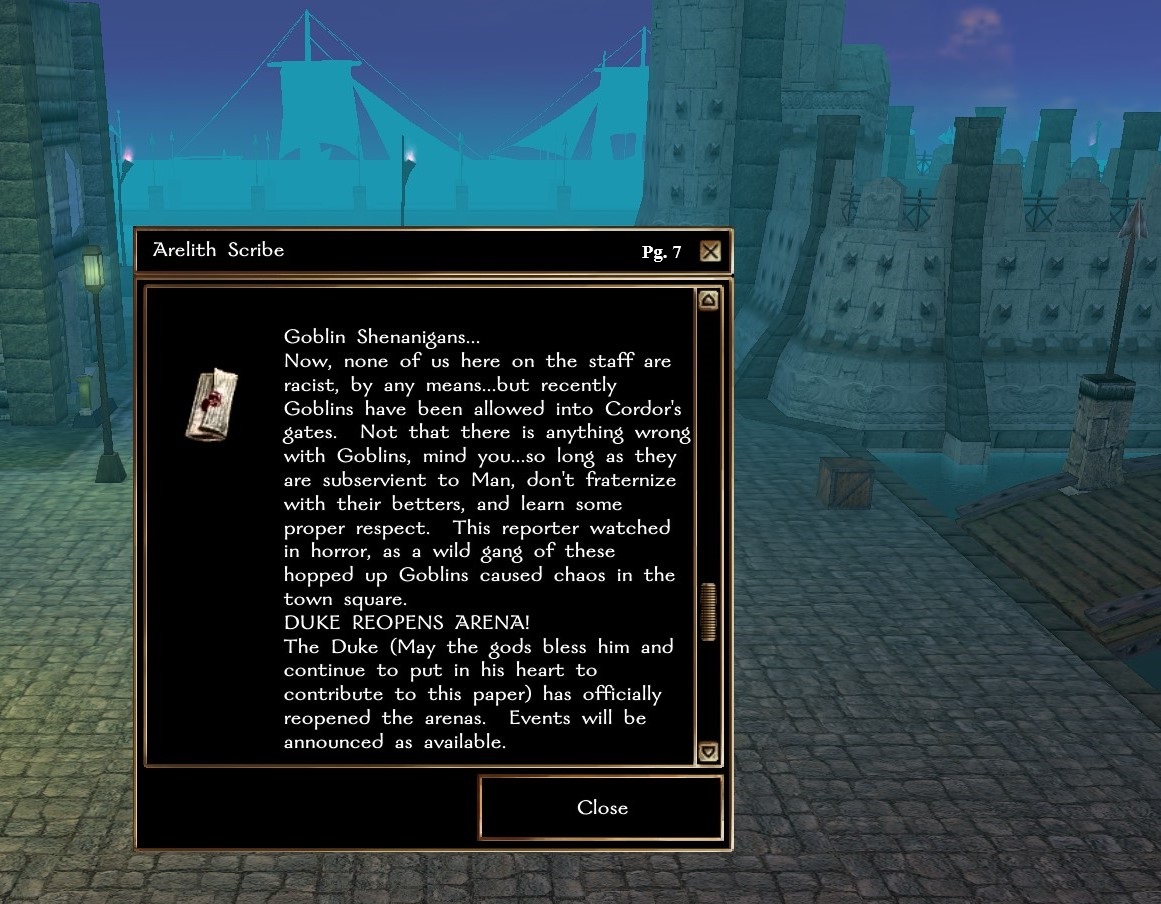
Task: Click the scroll up arrow of the text panel
Action: coord(708,300)
